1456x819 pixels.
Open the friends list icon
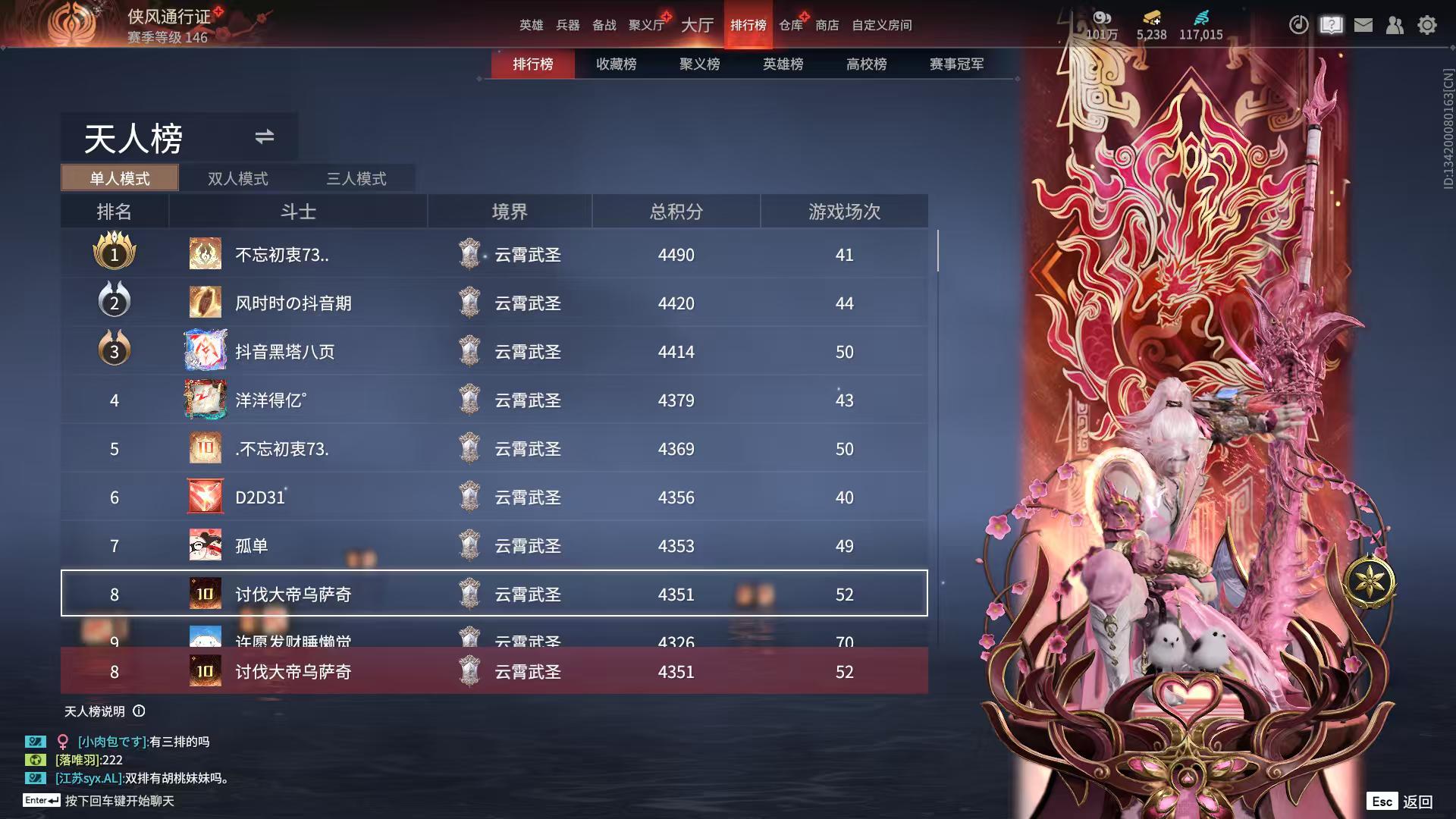1395,25
